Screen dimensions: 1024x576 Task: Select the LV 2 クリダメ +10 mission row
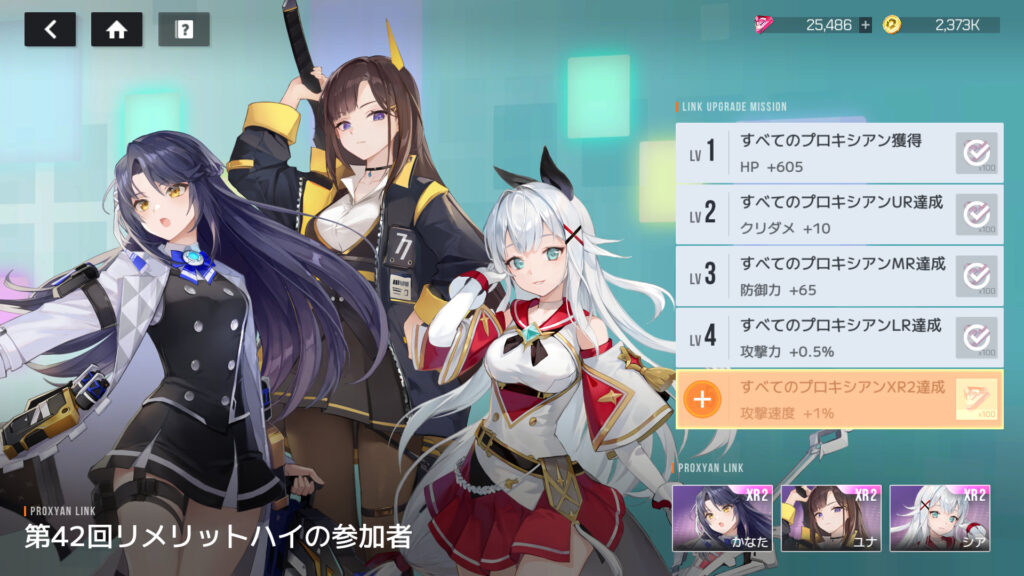coord(838,214)
